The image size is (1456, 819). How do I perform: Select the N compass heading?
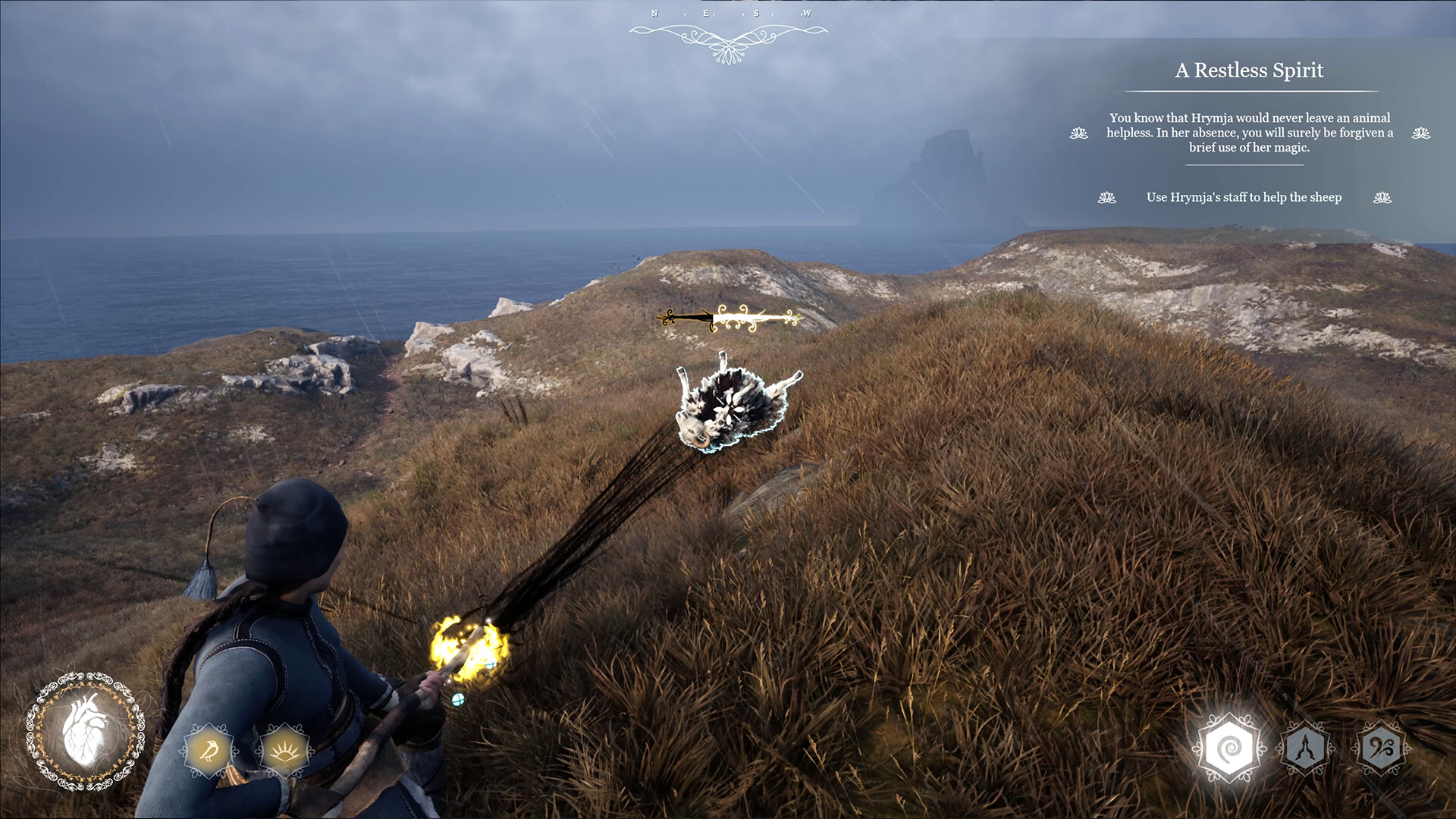654,13
